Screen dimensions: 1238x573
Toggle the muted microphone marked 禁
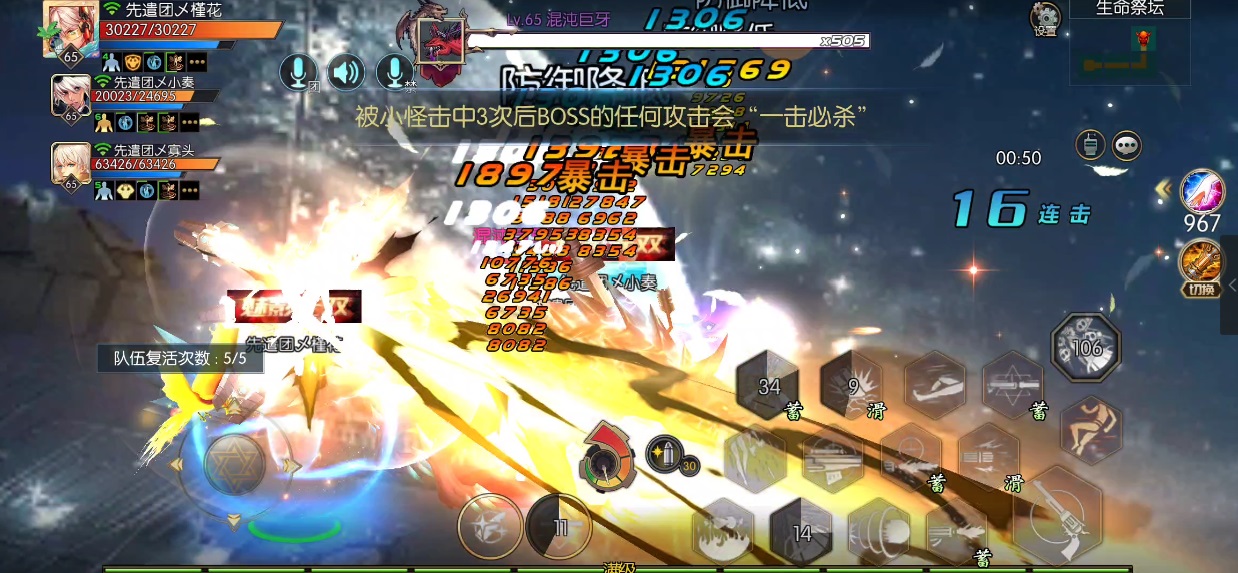394,72
